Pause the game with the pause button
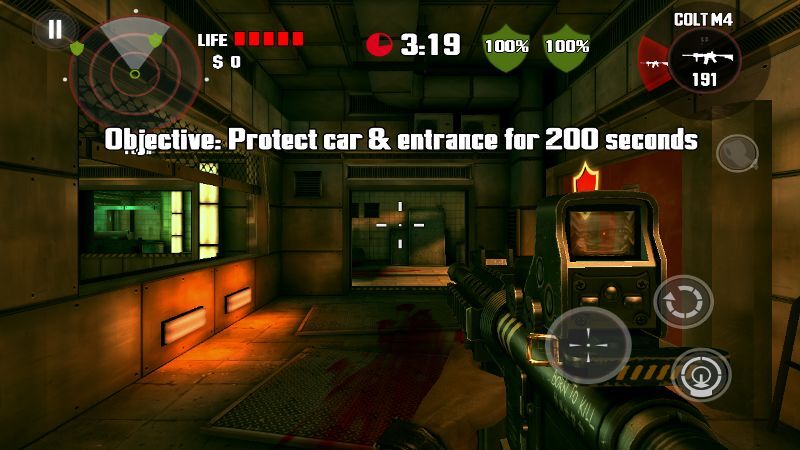Image resolution: width=800 pixels, height=450 pixels. click(55, 29)
